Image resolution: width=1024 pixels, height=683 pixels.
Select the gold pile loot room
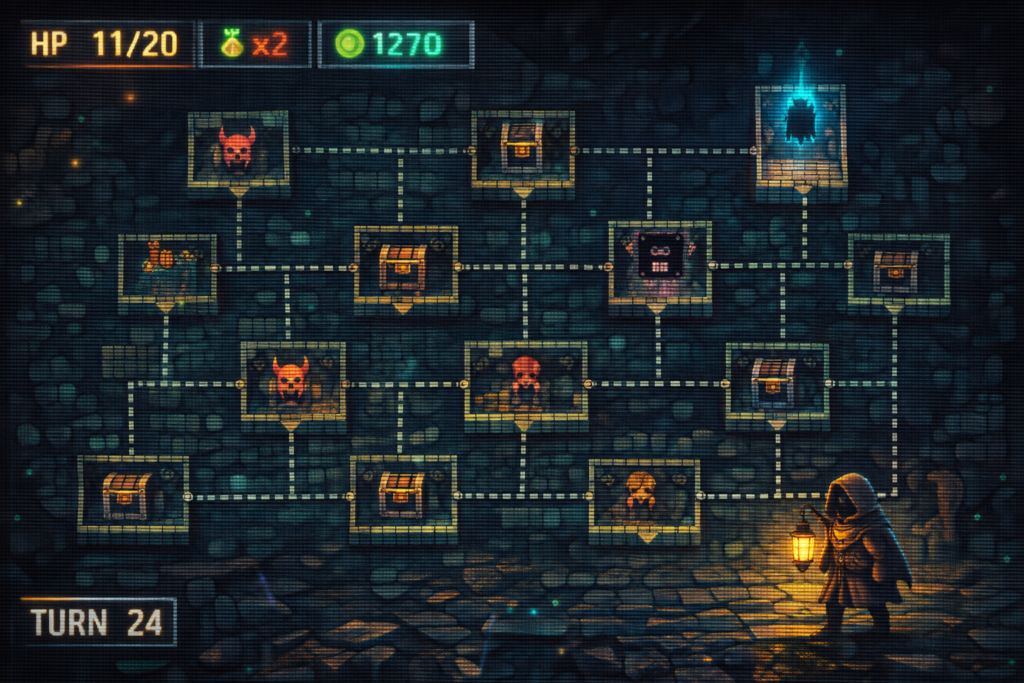167,267
